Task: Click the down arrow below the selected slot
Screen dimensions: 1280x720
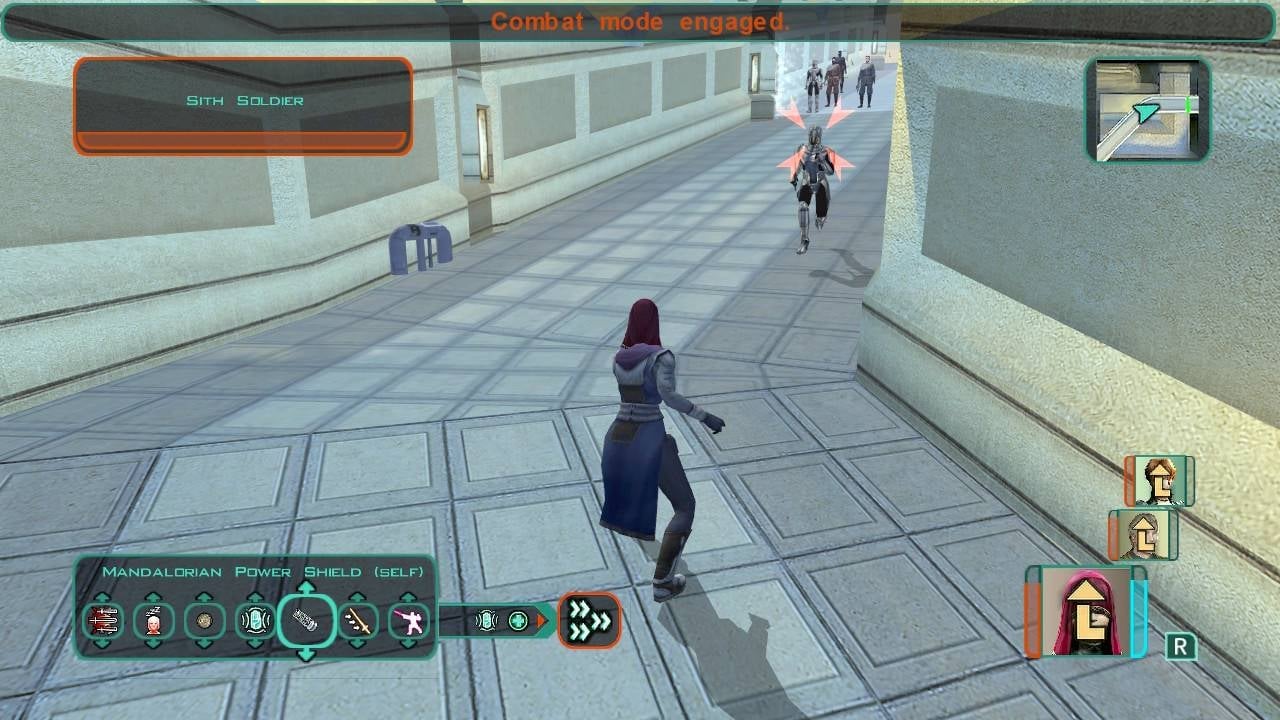Action: 307,652
